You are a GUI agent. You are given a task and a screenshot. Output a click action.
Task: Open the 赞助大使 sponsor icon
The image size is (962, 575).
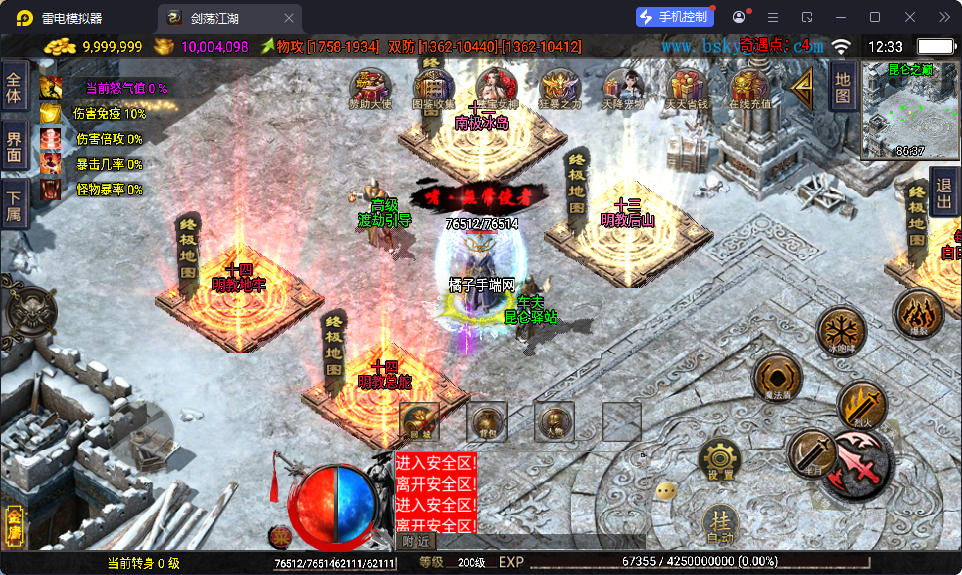tap(370, 88)
